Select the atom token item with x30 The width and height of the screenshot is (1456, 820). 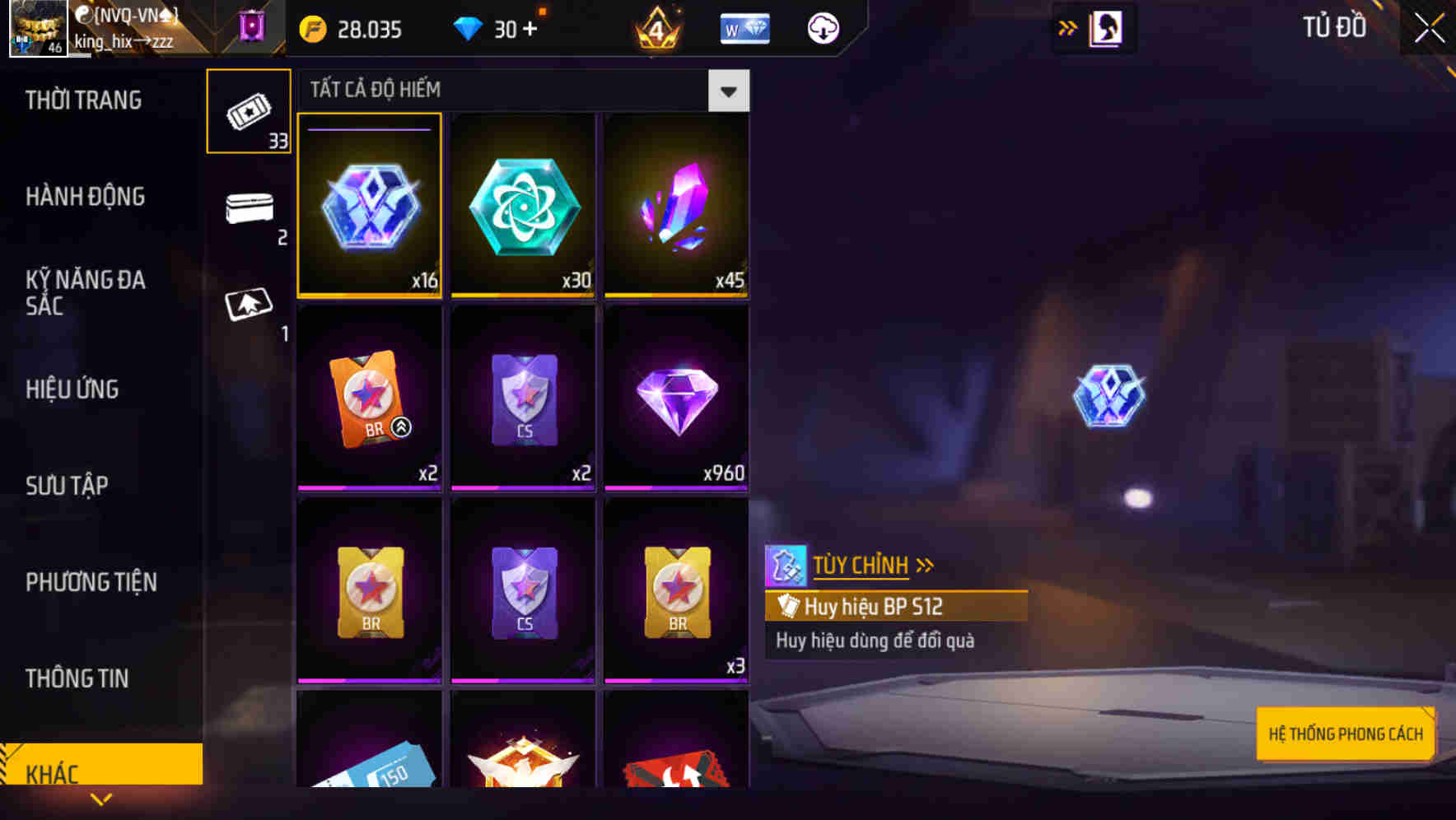[x=523, y=206]
